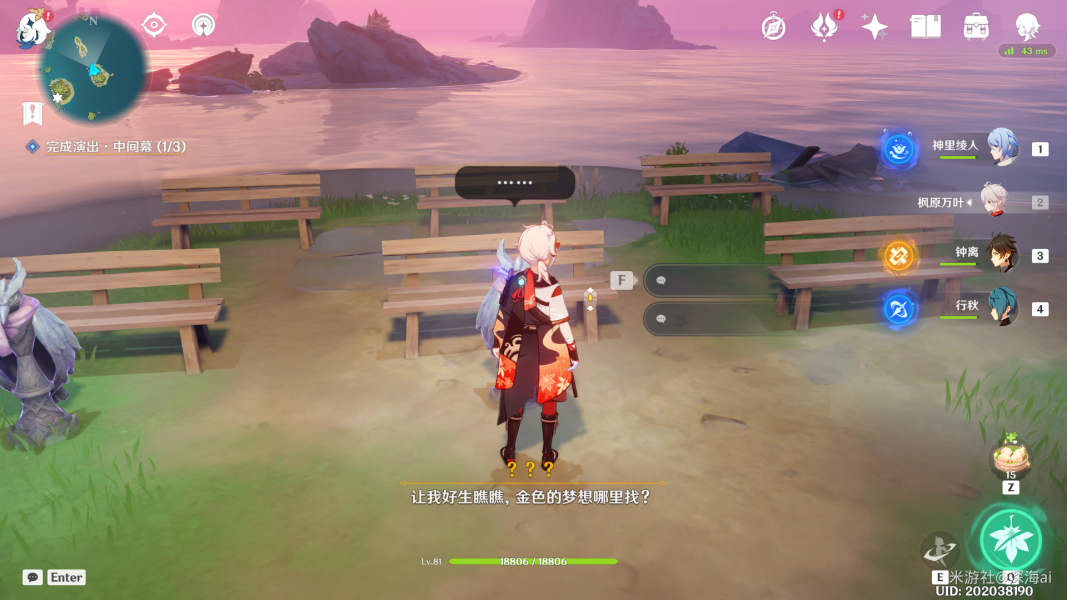The height and width of the screenshot is (600, 1067).
Task: Switch to party member 钟离
Action: coord(1002,255)
